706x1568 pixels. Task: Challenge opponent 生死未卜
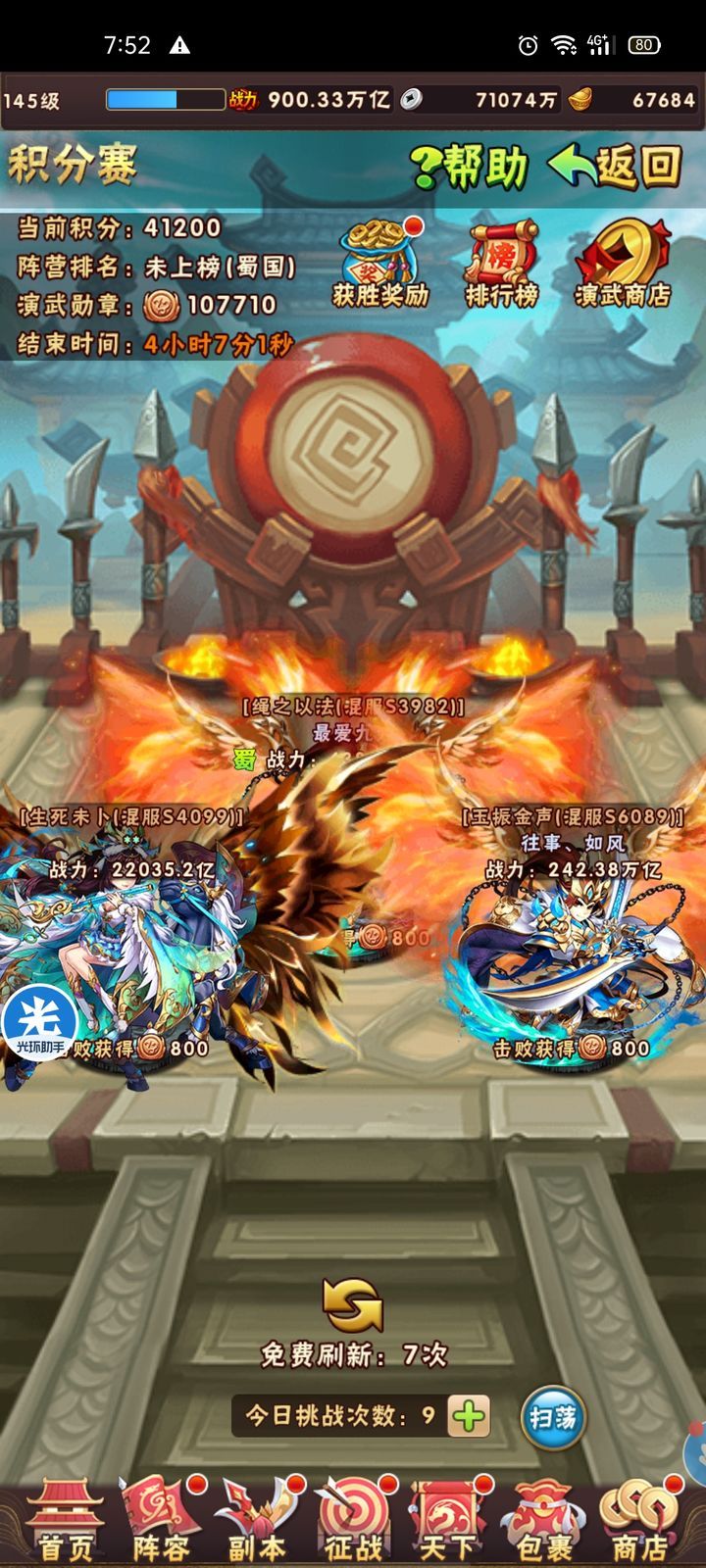[x=127, y=960]
